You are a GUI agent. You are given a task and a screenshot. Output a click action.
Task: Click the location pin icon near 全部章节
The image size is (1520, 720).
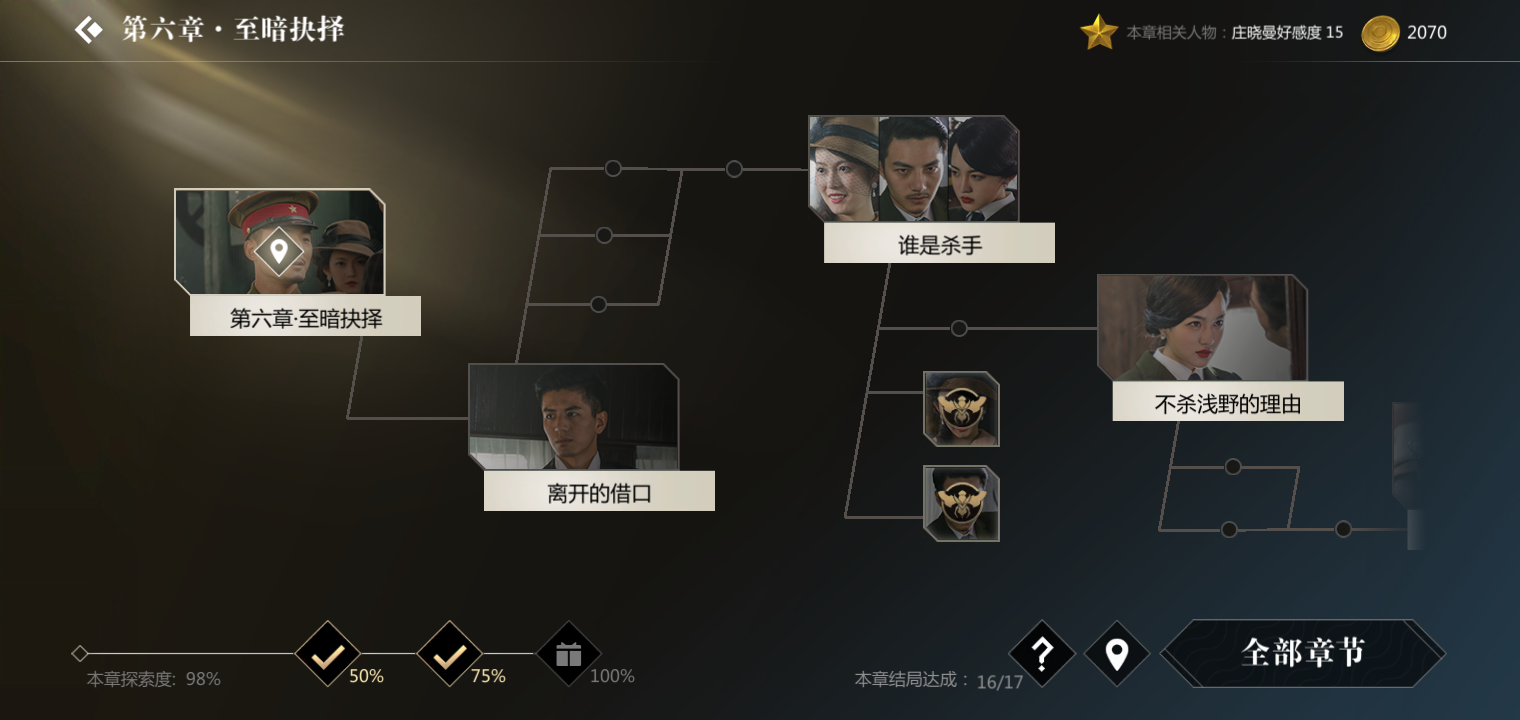coord(1117,651)
